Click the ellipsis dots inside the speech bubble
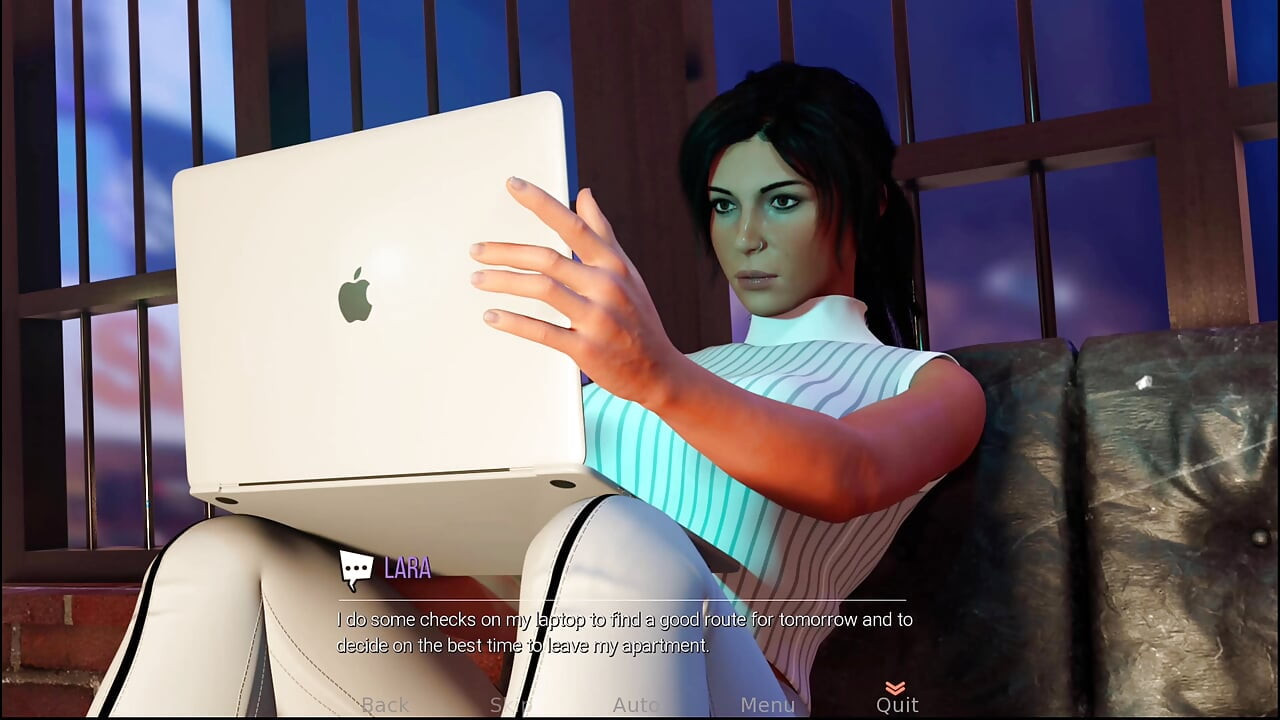Screen dimensions: 1280x720 357,568
